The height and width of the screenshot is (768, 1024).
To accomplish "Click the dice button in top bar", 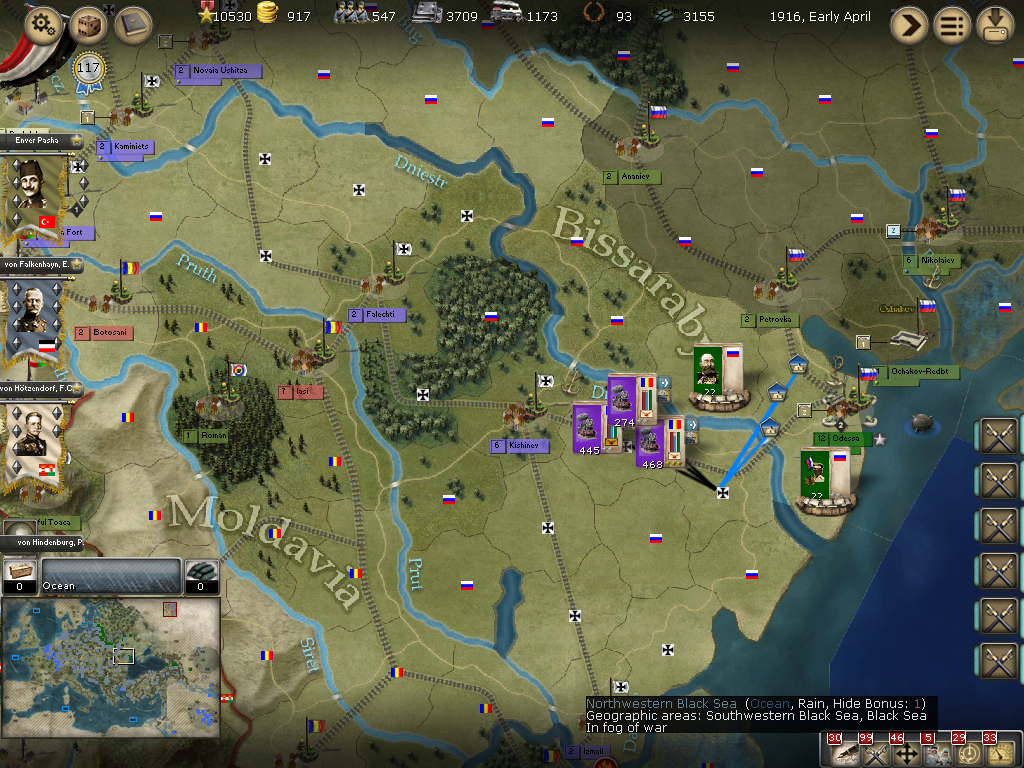I will click(x=88, y=26).
